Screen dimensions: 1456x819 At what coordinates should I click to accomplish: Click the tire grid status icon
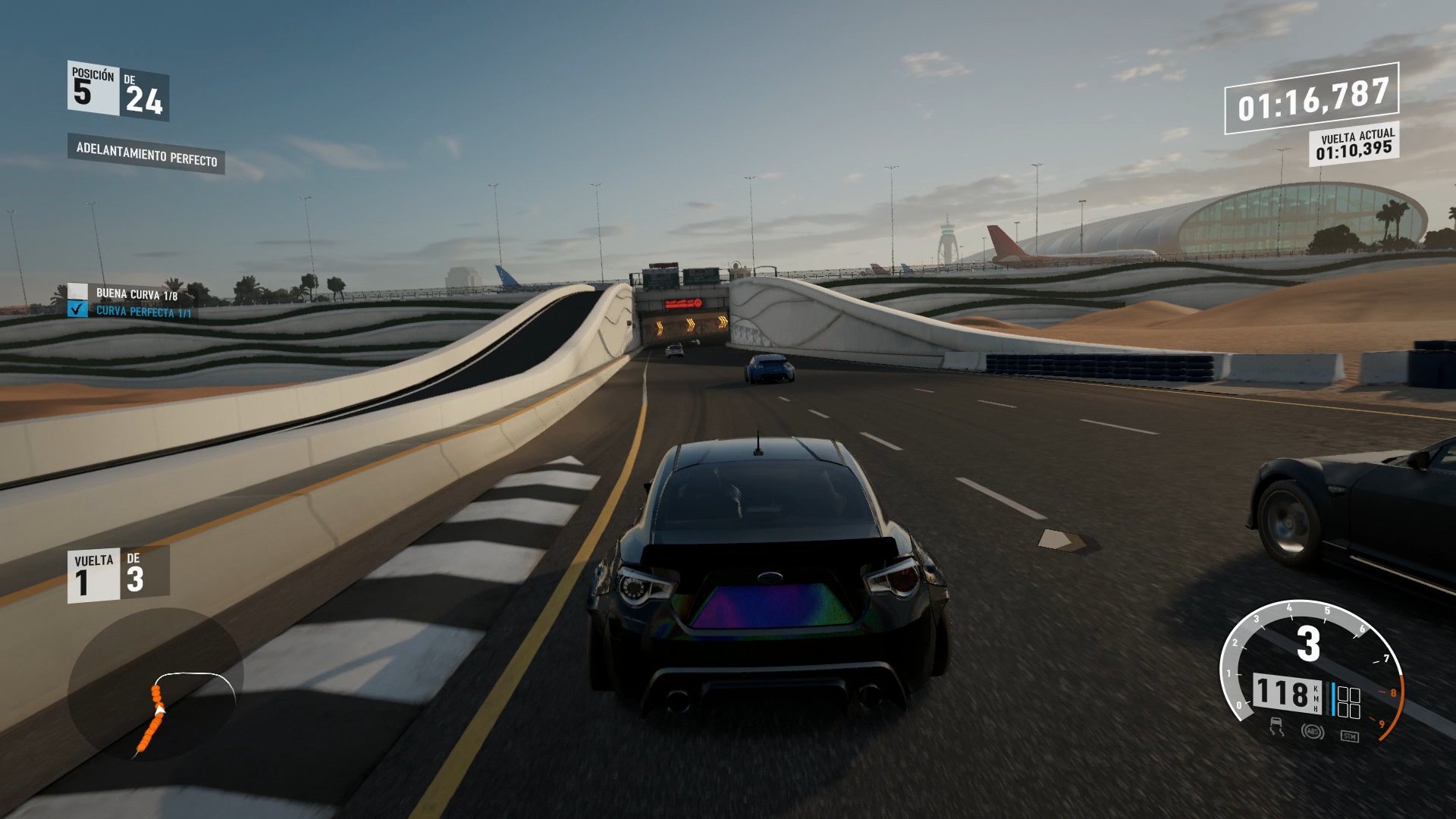coord(1349,701)
